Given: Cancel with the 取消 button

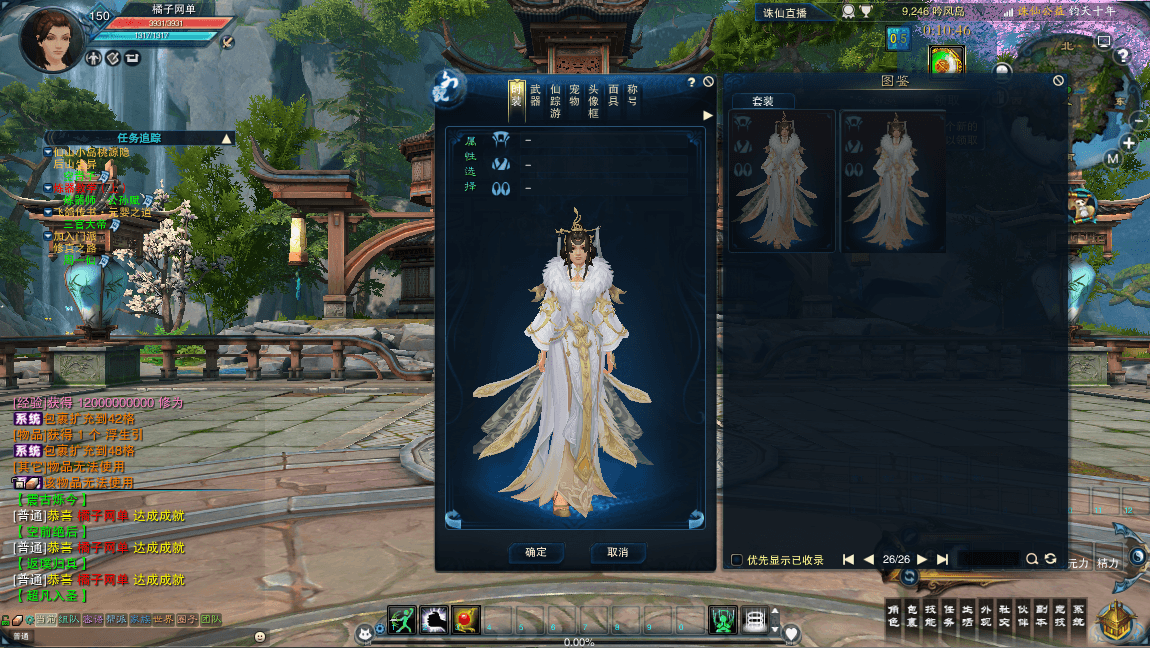Looking at the screenshot, I should (617, 552).
